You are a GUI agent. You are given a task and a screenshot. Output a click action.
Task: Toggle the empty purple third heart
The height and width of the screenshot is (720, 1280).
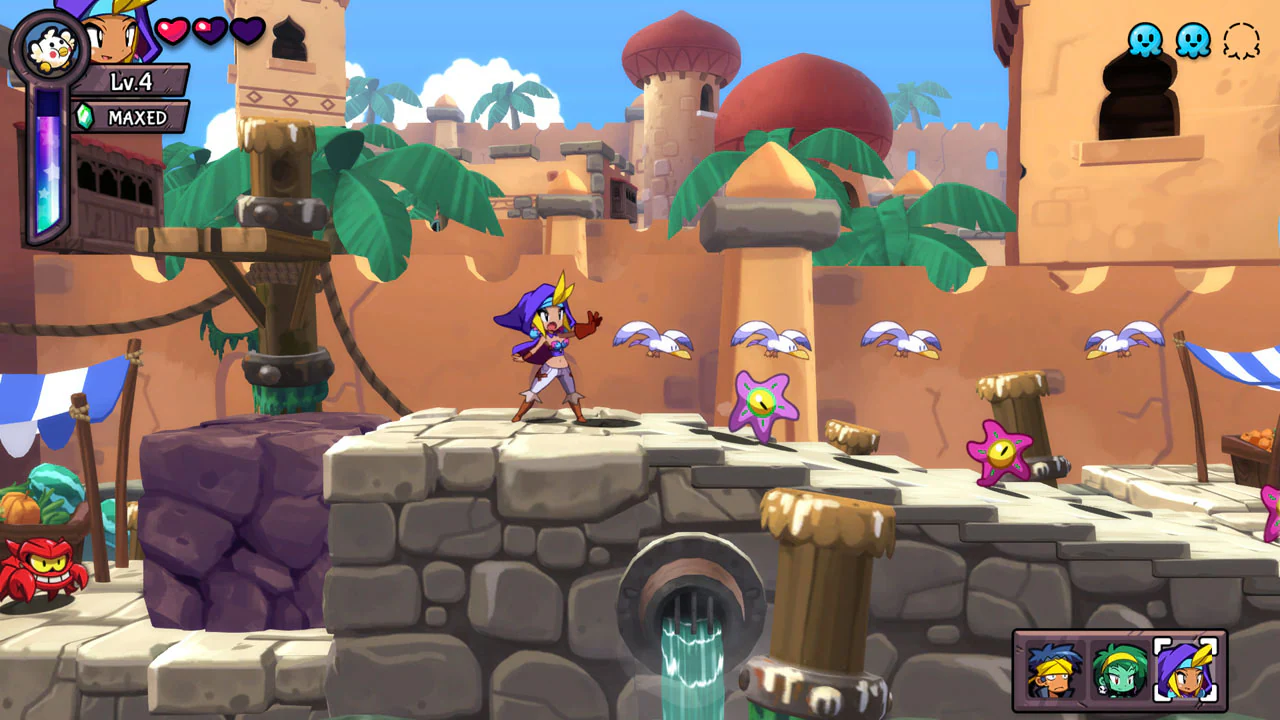tap(250, 31)
